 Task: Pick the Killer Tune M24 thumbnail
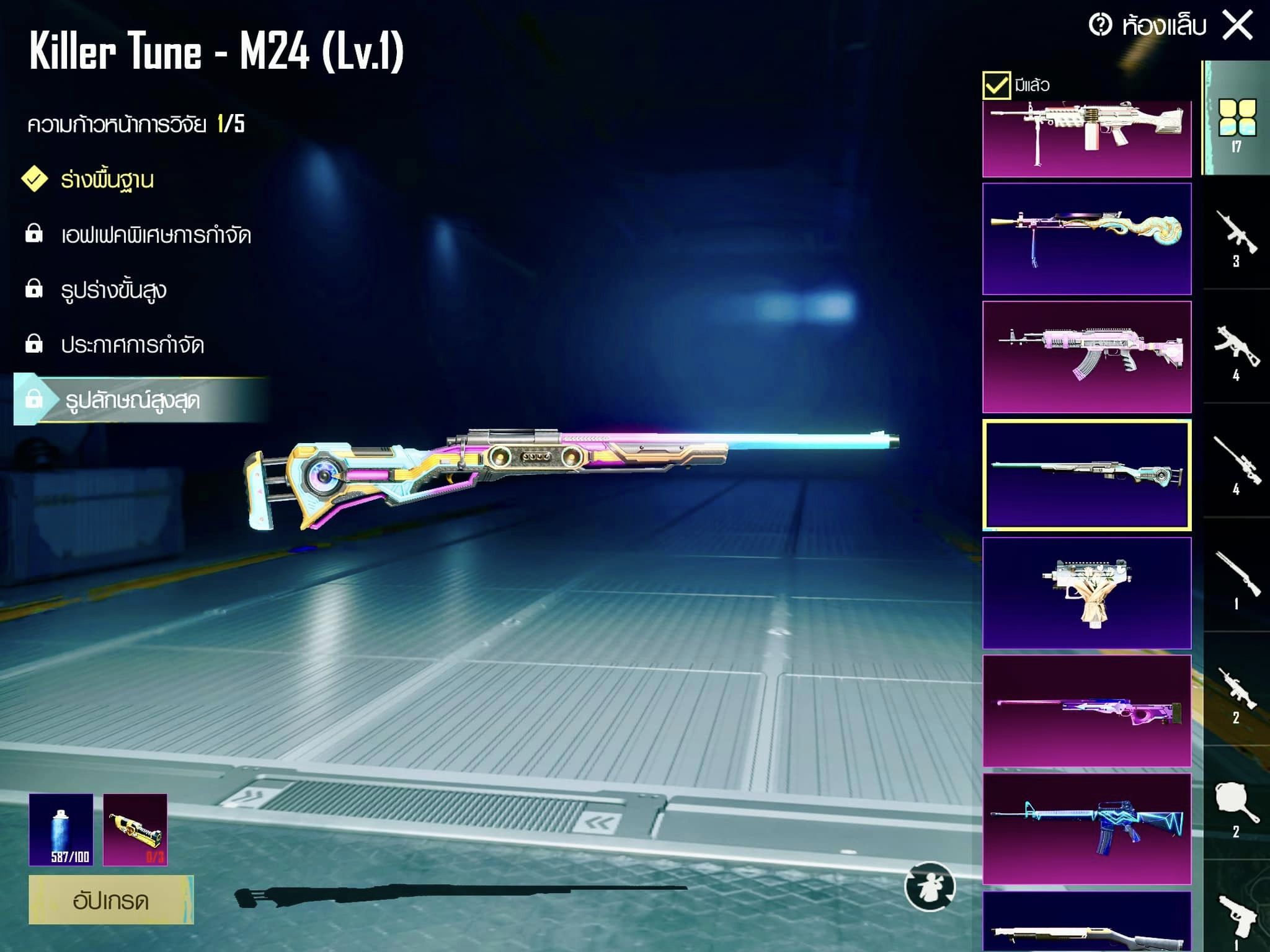click(1086, 475)
